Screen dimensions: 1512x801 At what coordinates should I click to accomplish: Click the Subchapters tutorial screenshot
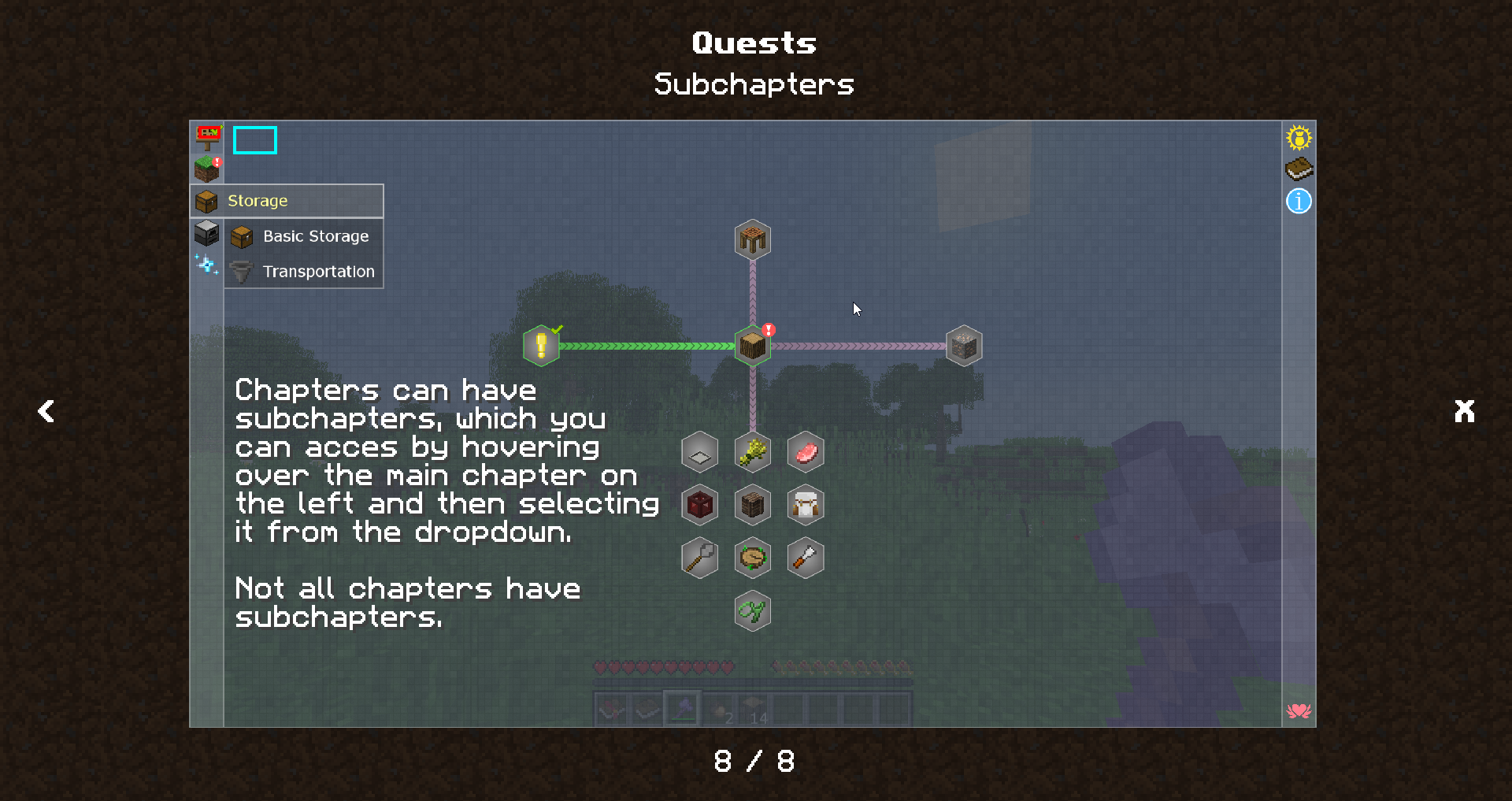tap(752, 423)
